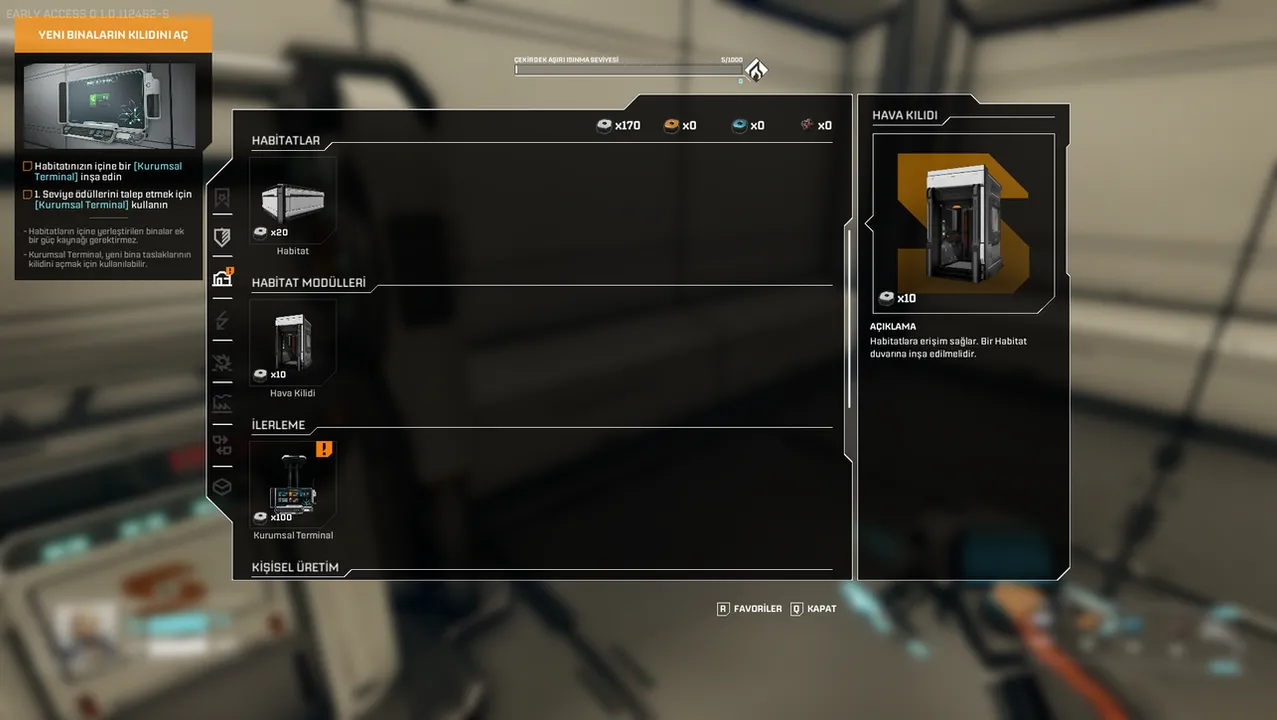Open the habitat house category tab
The width and height of the screenshot is (1277, 720).
click(222, 279)
